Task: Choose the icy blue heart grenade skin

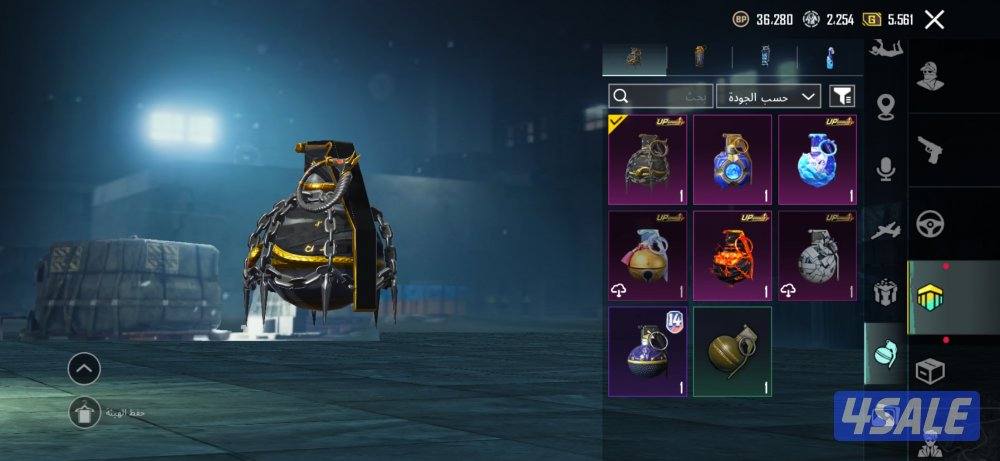Action: point(817,160)
